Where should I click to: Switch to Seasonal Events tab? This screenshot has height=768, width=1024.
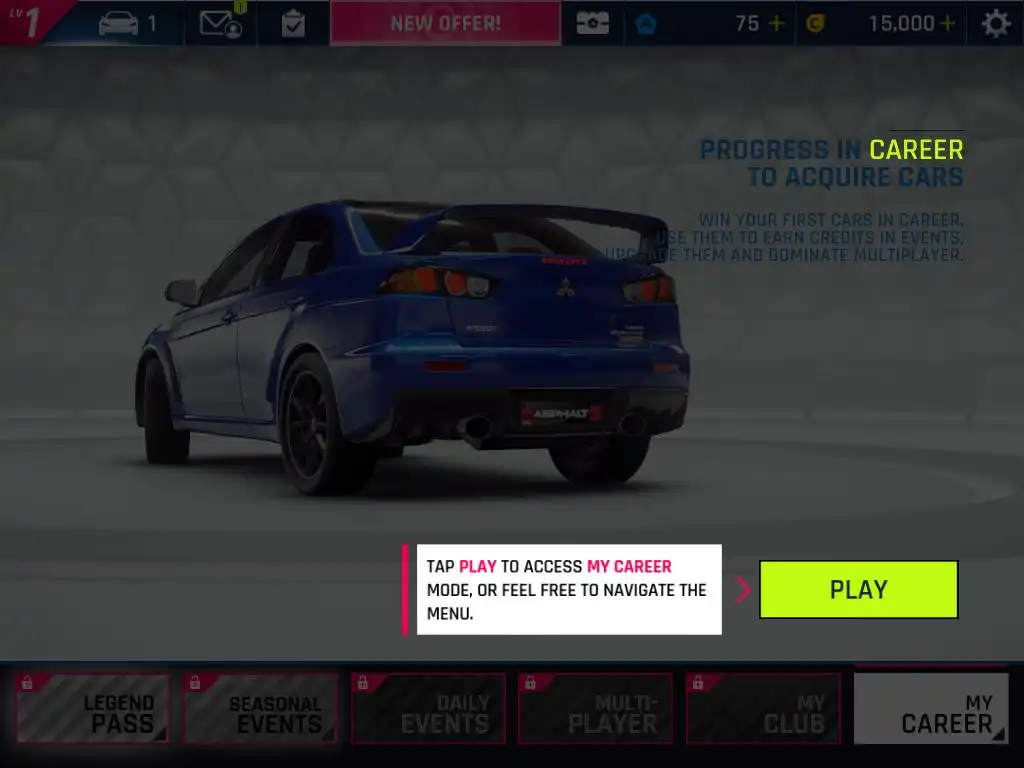pyautogui.click(x=260, y=709)
